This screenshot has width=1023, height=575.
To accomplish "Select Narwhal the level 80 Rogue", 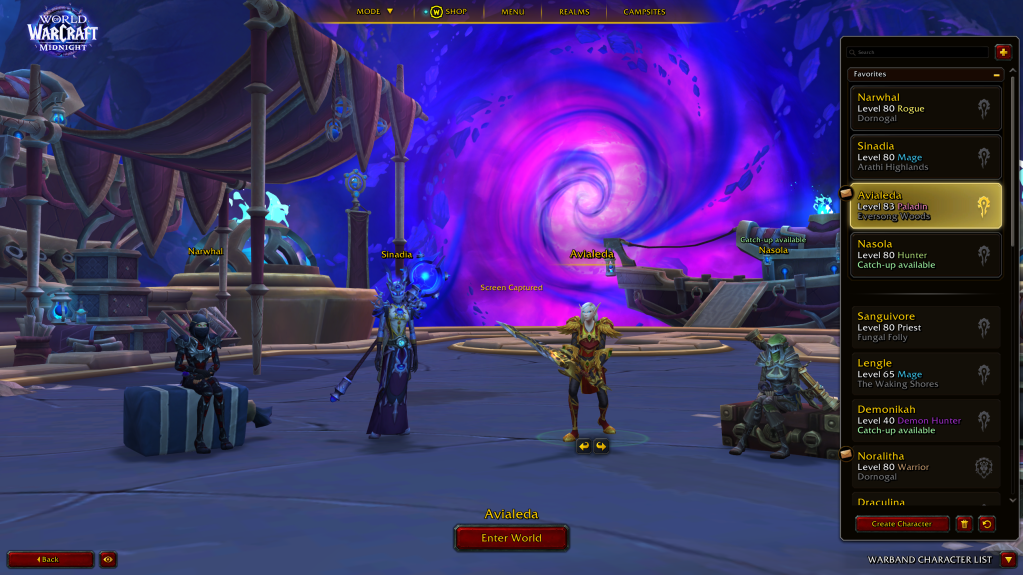I will point(924,108).
